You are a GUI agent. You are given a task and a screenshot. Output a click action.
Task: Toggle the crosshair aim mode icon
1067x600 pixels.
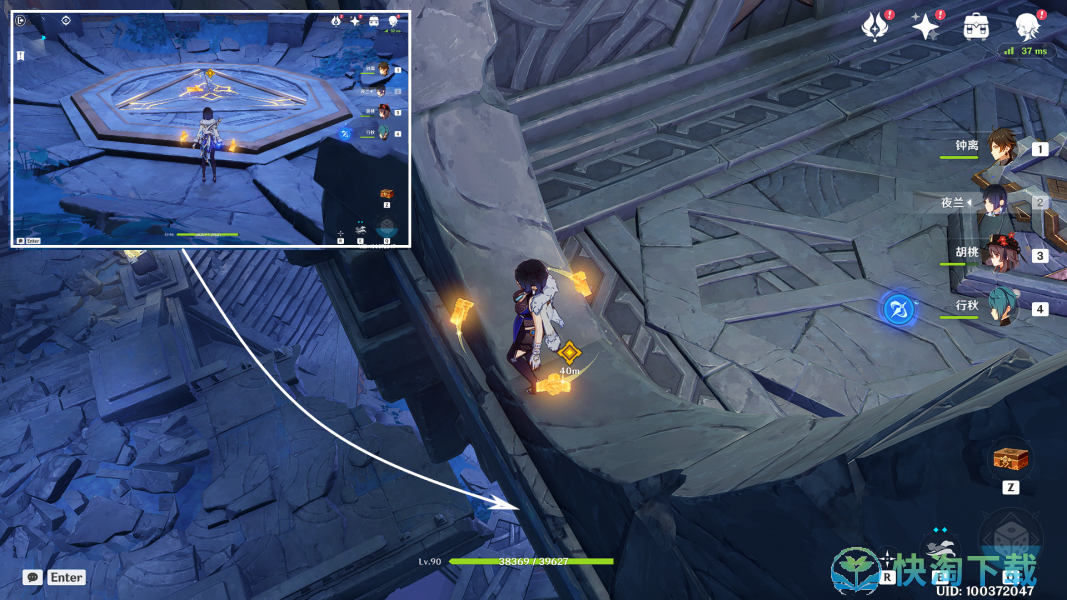(x=888, y=558)
